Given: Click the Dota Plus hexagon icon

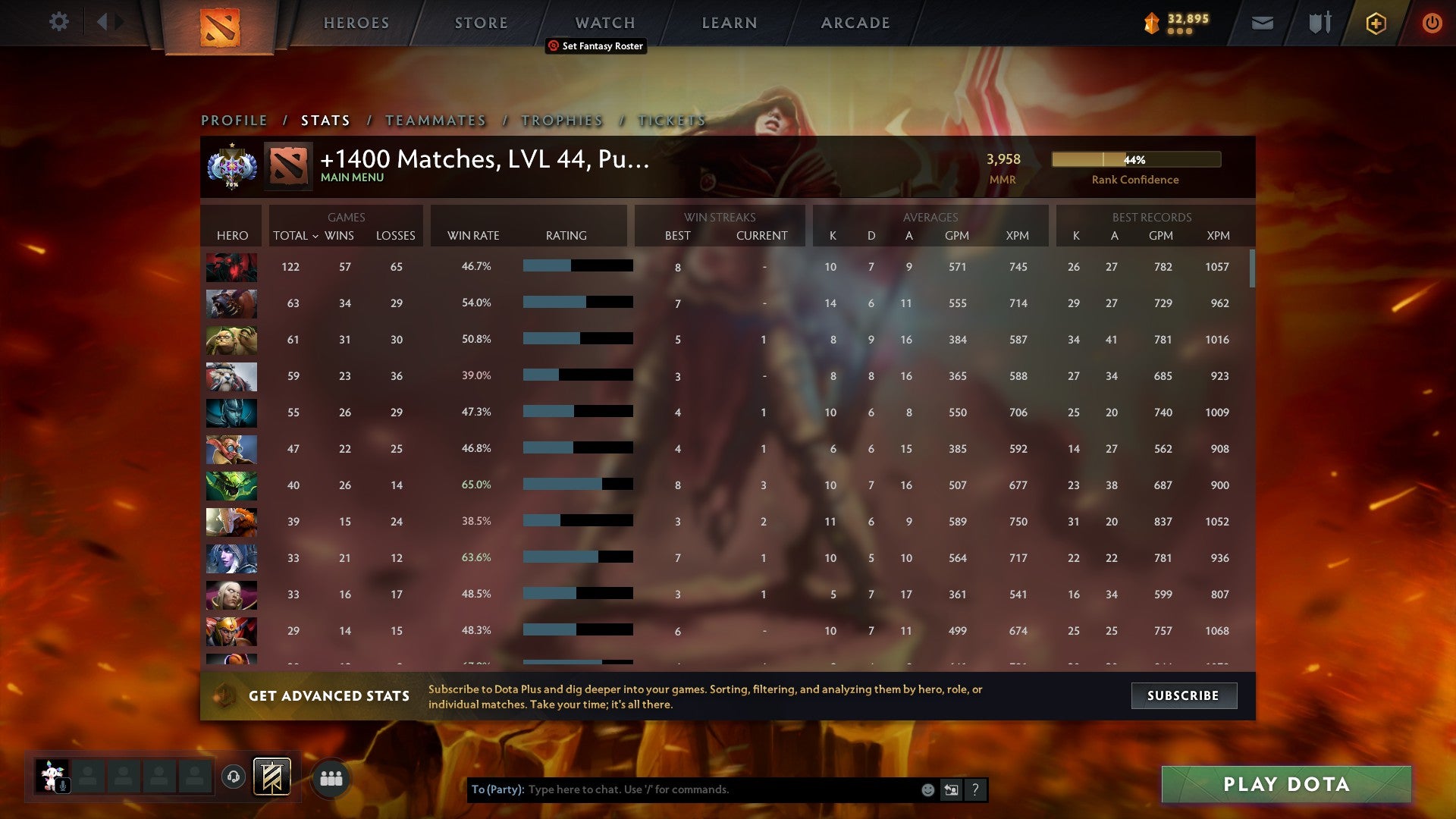Looking at the screenshot, I should pos(1376,23).
